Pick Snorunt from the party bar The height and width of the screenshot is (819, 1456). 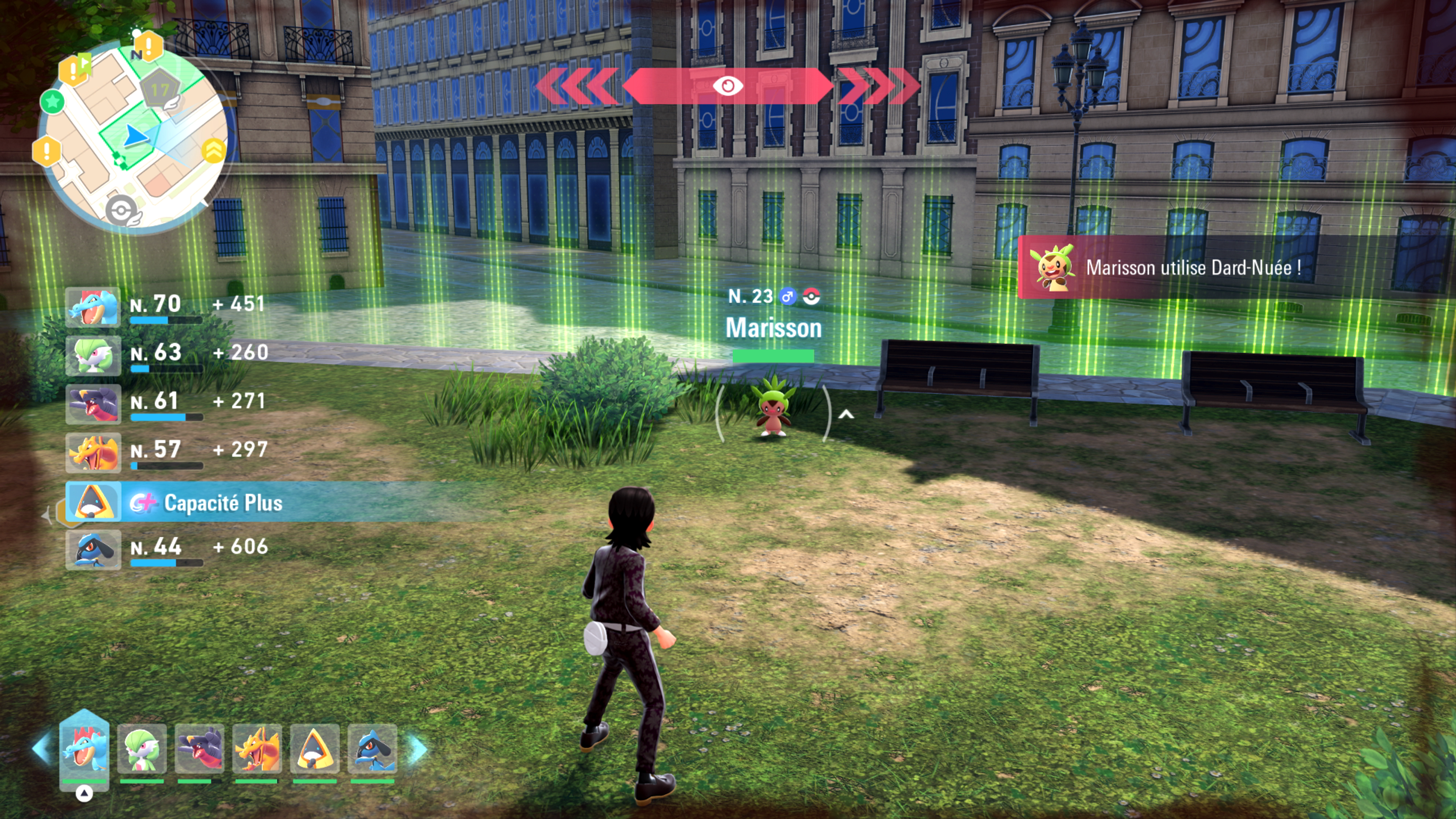[x=315, y=749]
